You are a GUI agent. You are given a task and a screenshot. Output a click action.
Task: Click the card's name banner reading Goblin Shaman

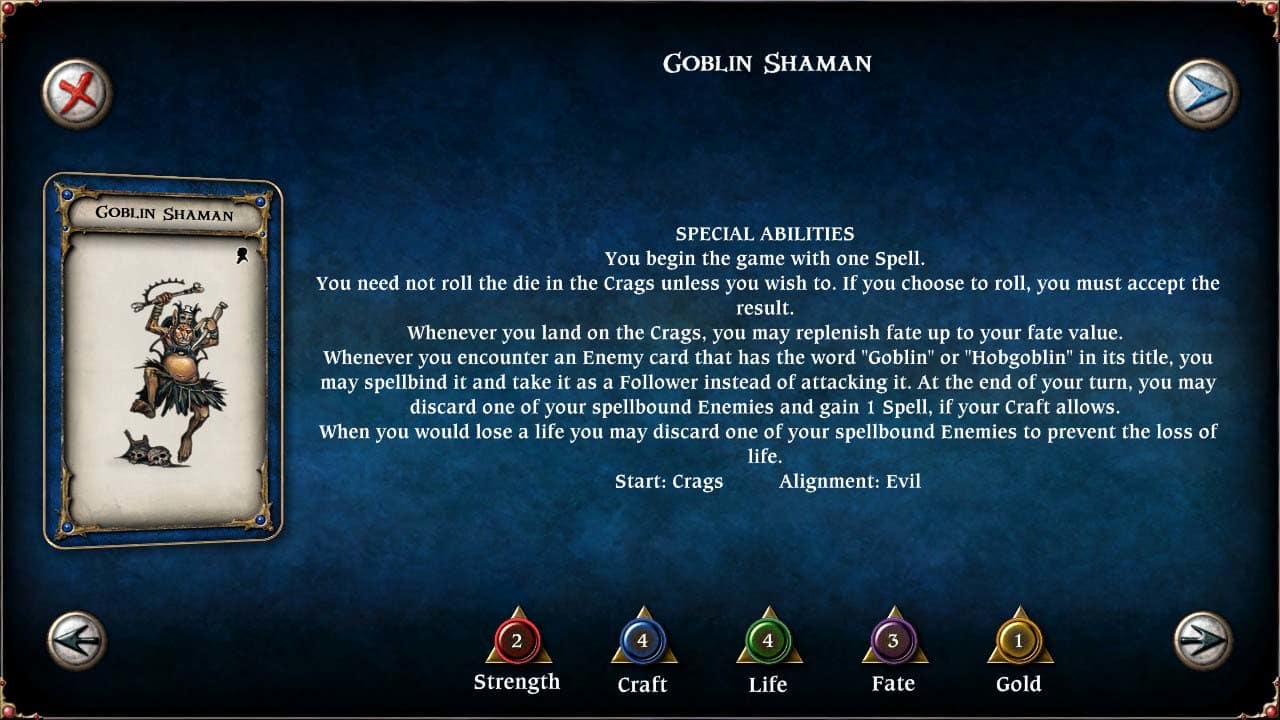pos(165,214)
